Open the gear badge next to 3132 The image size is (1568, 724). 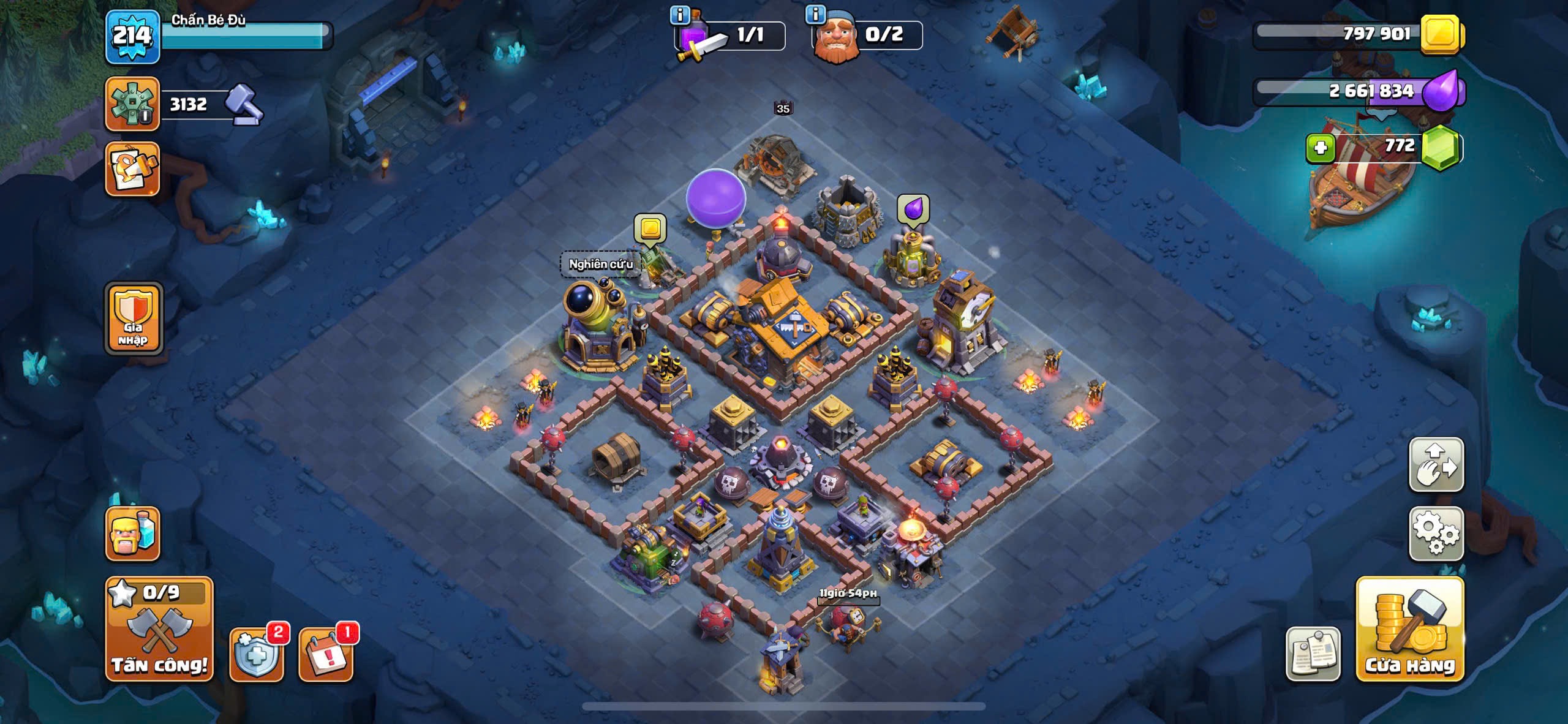coord(132,104)
